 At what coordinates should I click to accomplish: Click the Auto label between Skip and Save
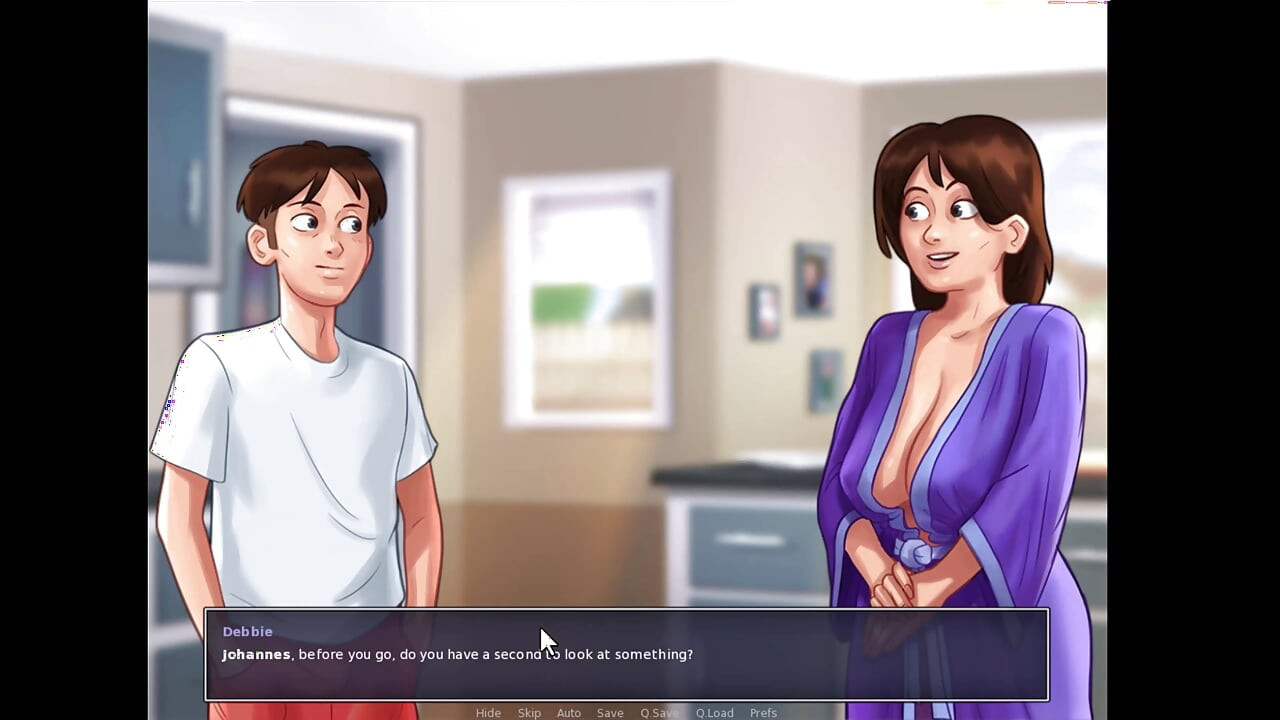point(568,712)
